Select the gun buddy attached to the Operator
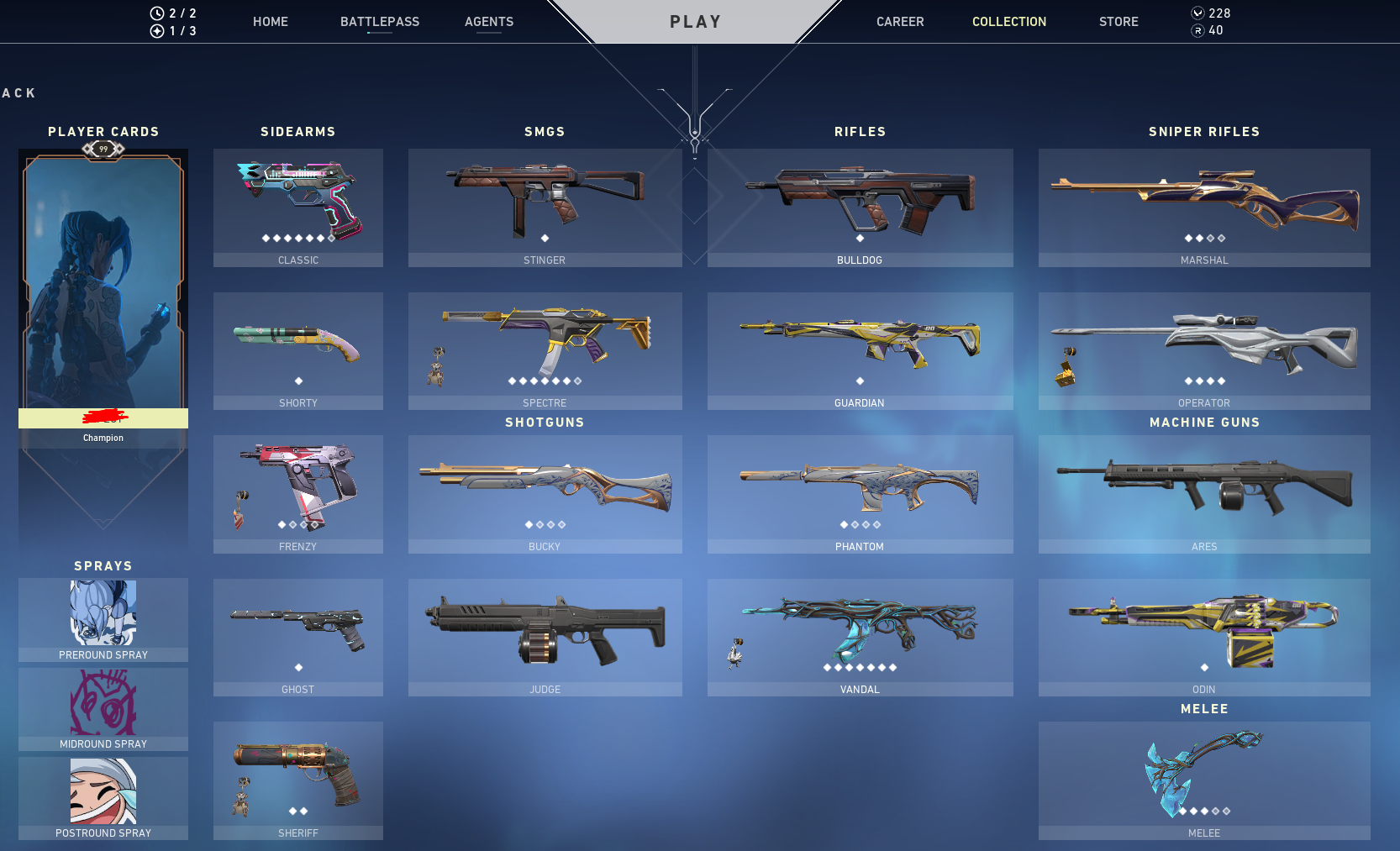This screenshot has height=851, width=1400. coord(1066,366)
